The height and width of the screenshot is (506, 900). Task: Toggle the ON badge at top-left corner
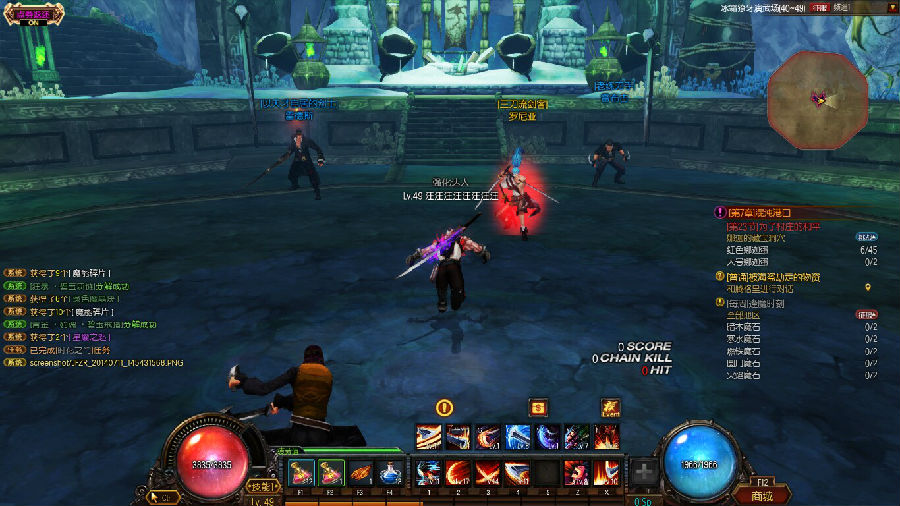tap(32, 17)
